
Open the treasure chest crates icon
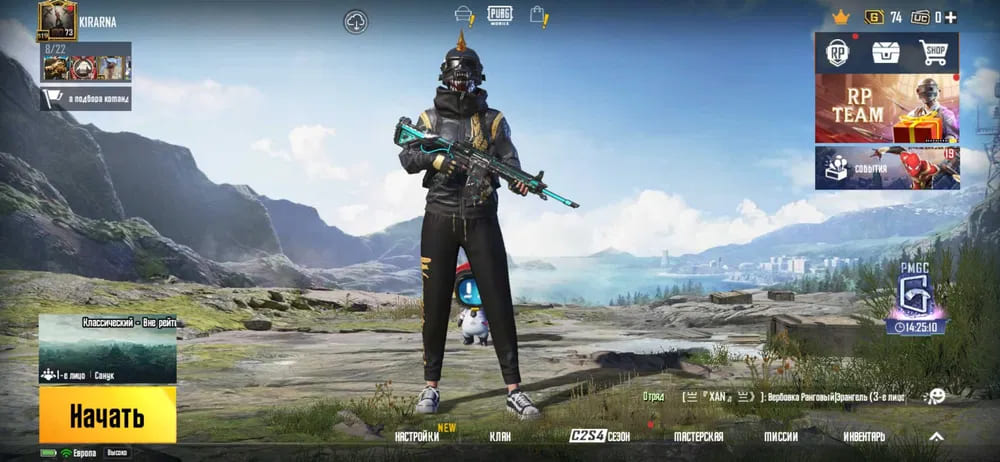coord(886,52)
